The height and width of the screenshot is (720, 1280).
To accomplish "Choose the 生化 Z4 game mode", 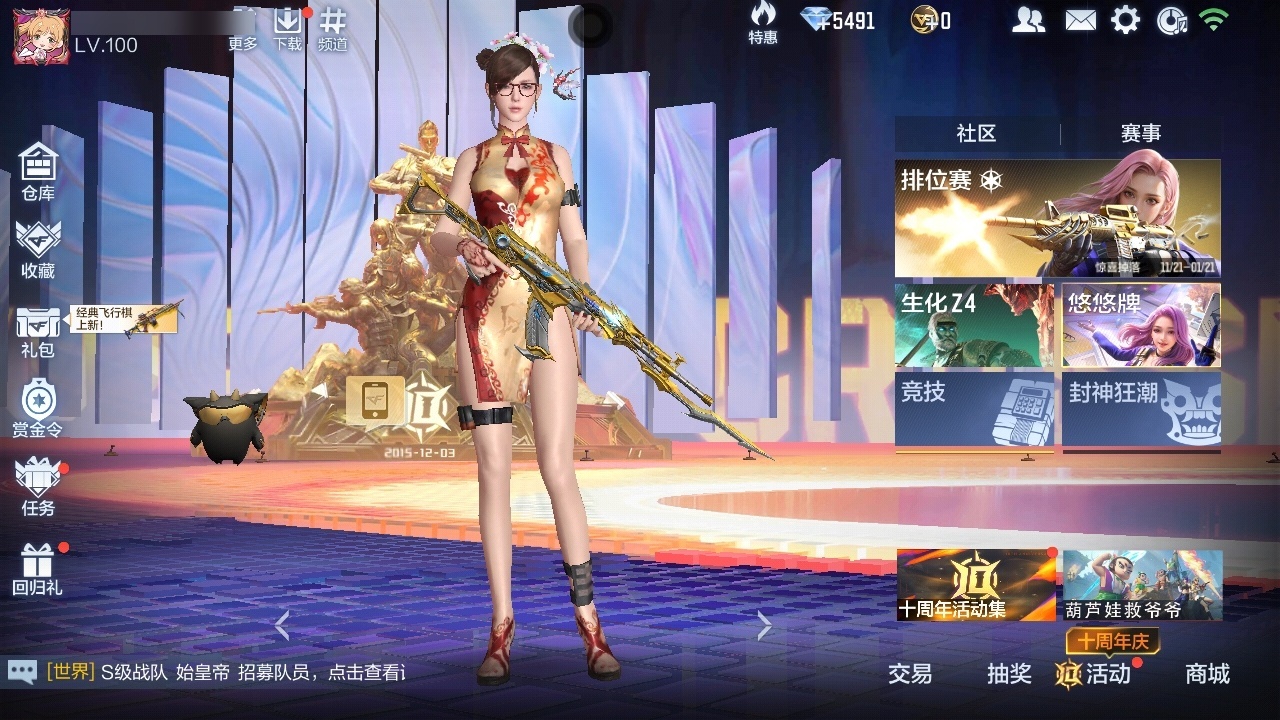I will click(x=974, y=325).
